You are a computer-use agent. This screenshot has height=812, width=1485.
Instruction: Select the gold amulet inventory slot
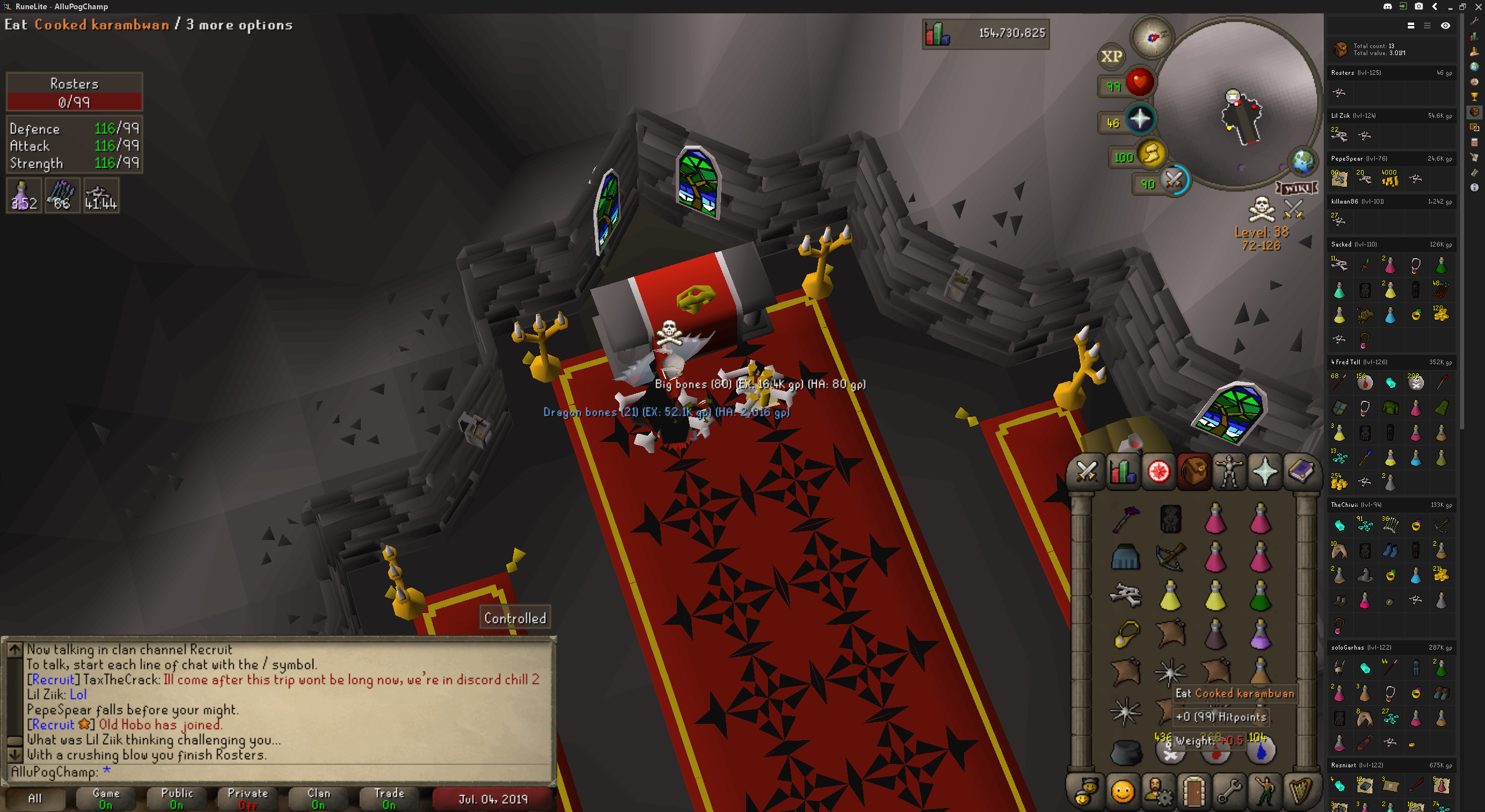tap(1126, 634)
